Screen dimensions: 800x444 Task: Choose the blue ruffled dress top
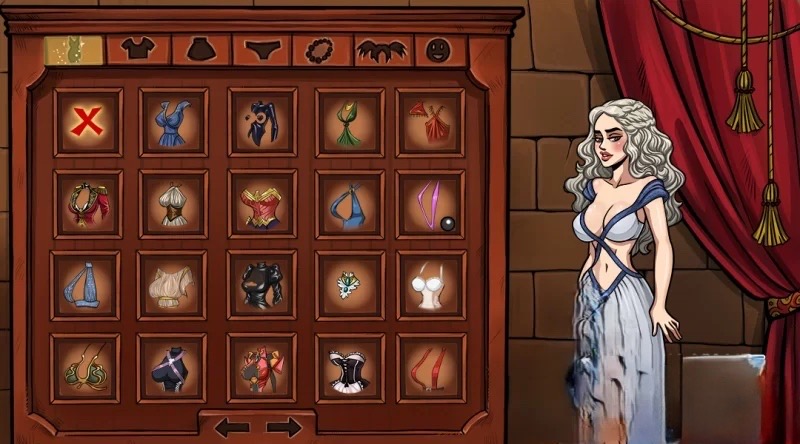pyautogui.click(x=173, y=122)
